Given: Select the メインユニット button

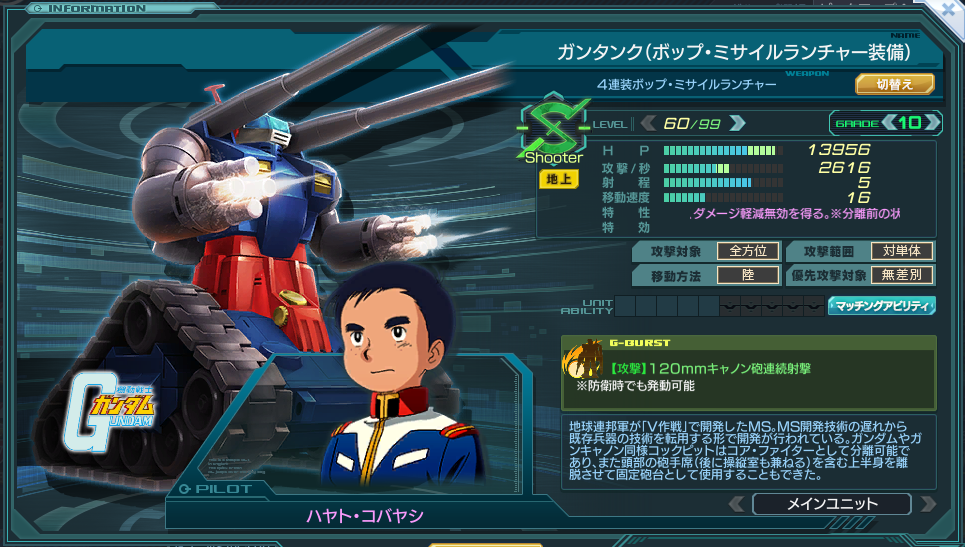Looking at the screenshot, I should (831, 504).
